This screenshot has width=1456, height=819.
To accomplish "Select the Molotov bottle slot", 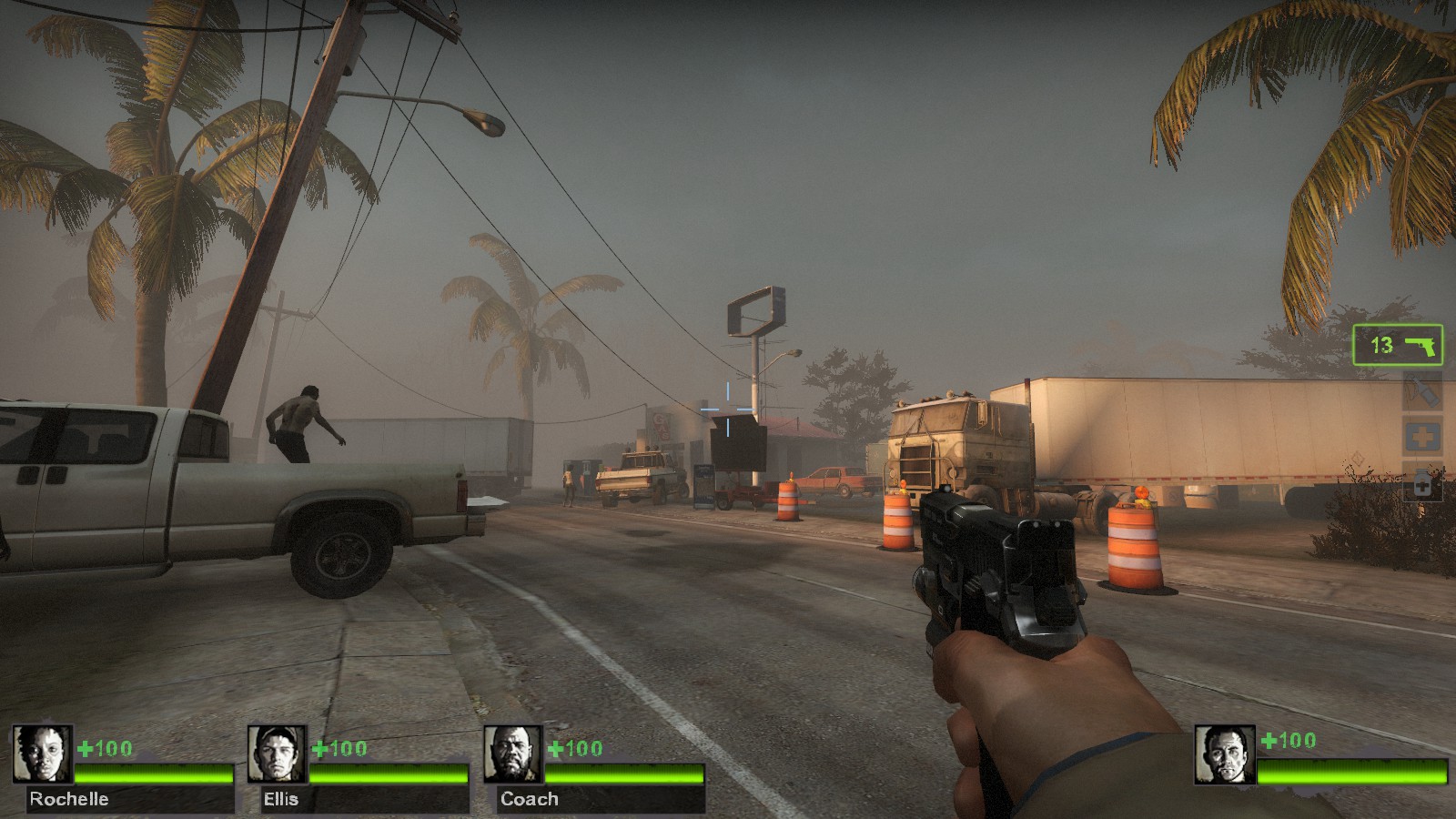I will [x=1422, y=390].
